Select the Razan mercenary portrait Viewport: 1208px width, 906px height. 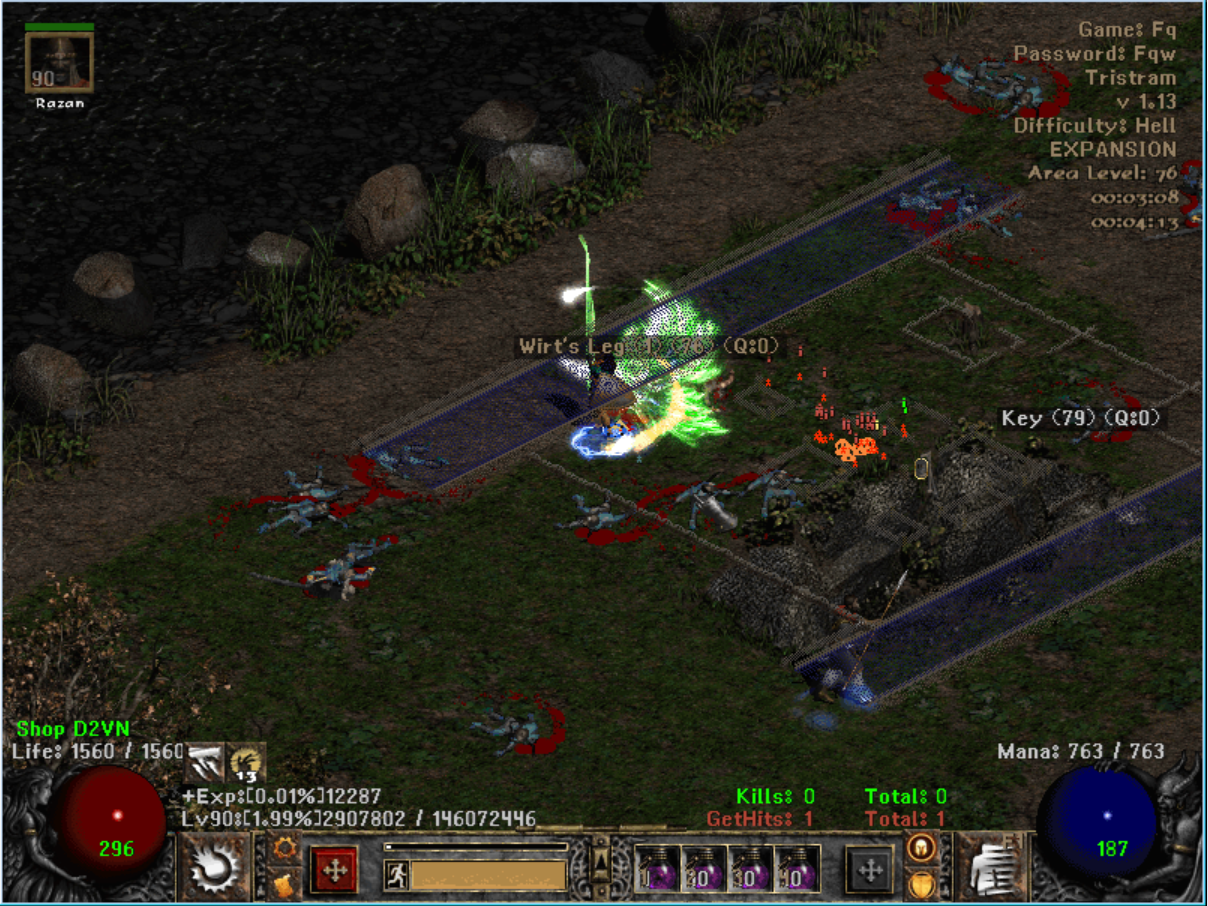coord(59,62)
